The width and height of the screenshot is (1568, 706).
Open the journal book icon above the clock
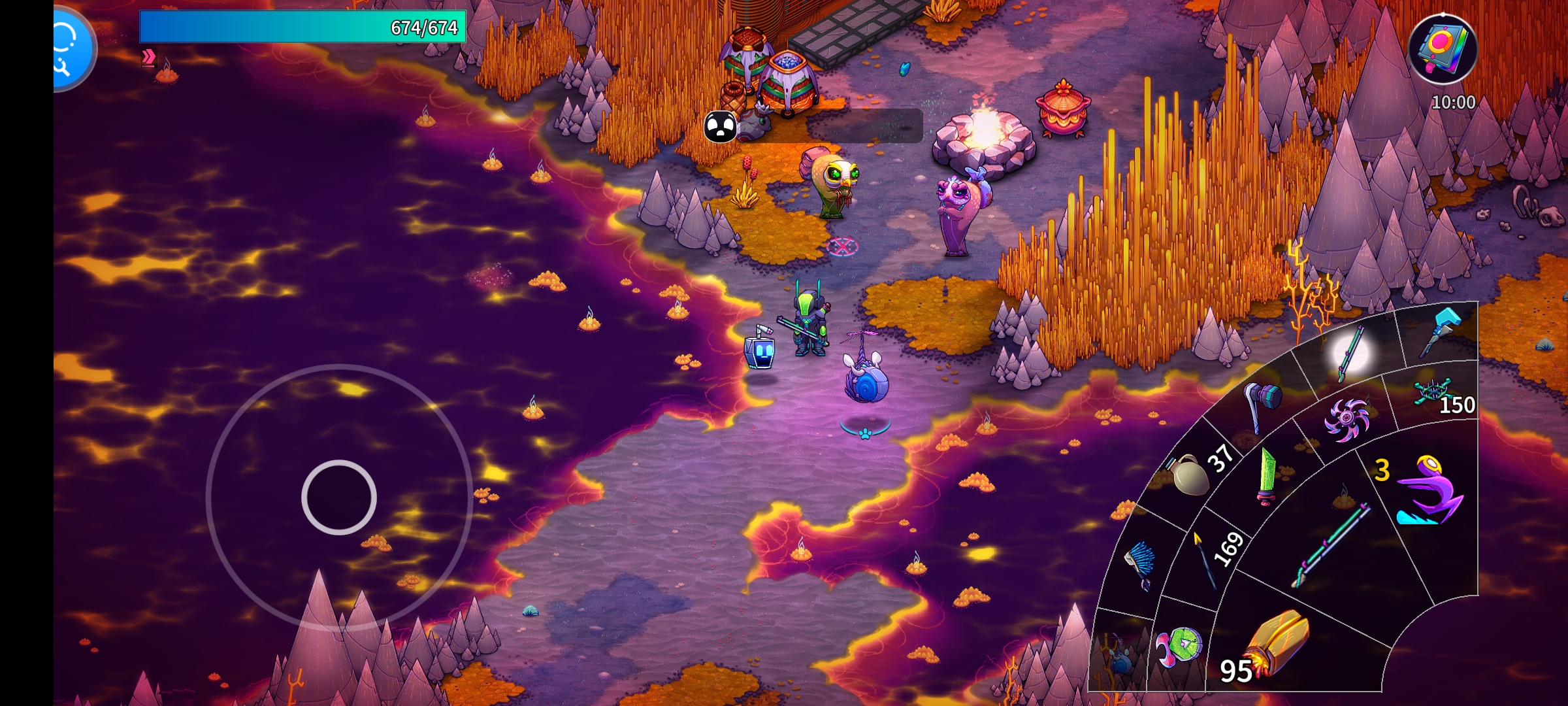click(x=1443, y=48)
